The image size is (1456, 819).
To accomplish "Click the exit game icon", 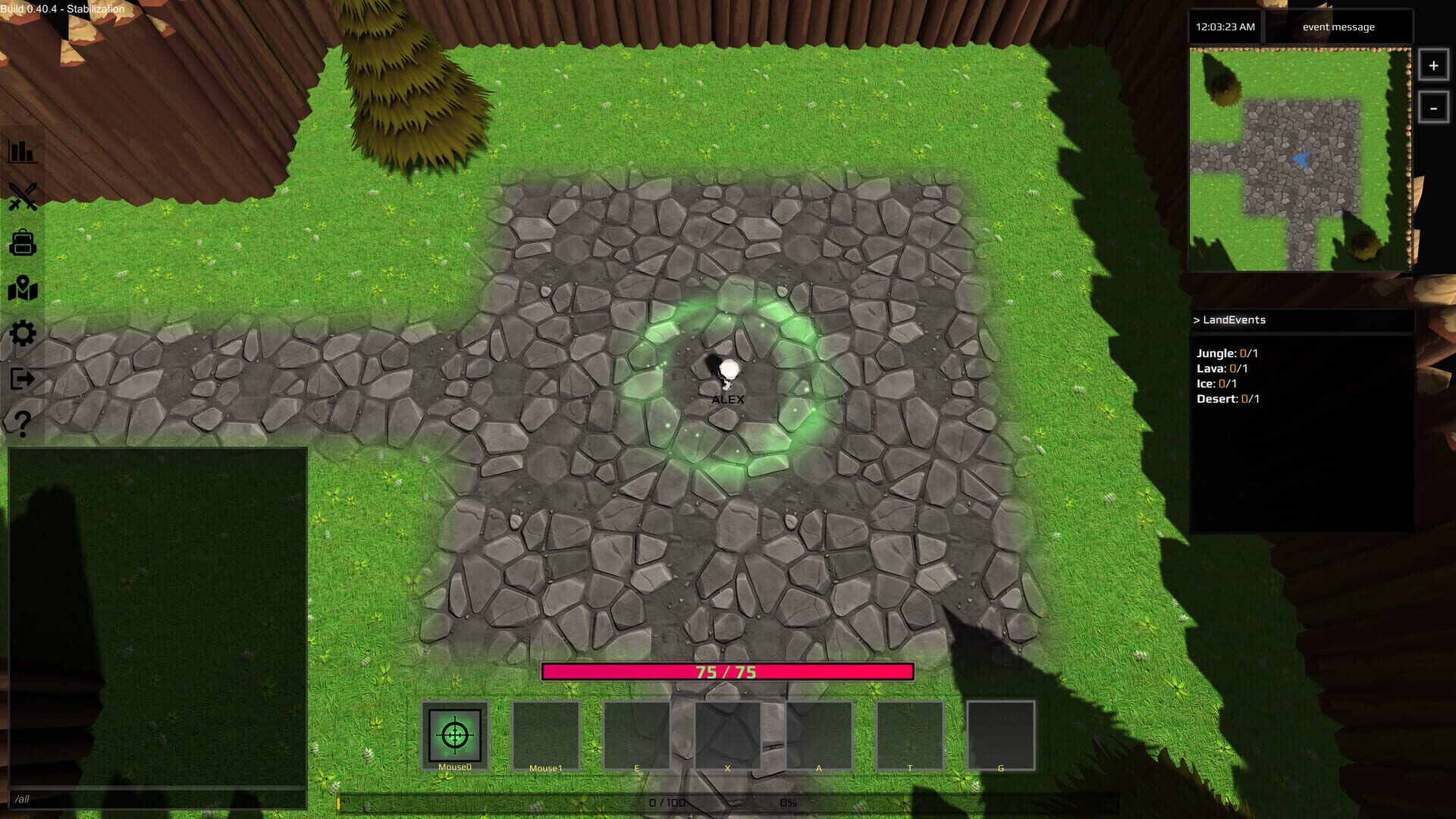I will coord(23,378).
